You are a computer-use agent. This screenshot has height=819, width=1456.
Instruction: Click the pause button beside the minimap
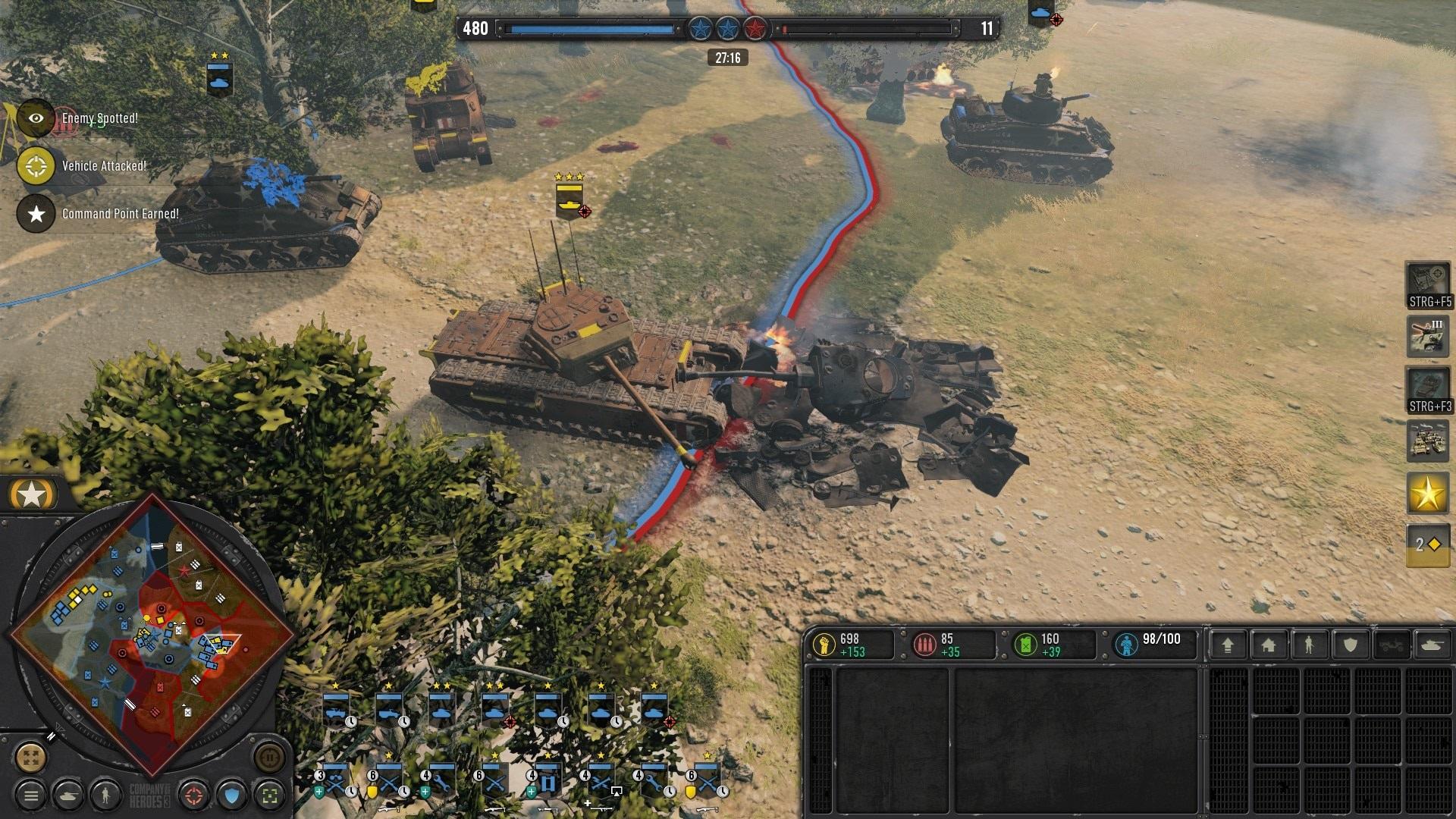269,757
